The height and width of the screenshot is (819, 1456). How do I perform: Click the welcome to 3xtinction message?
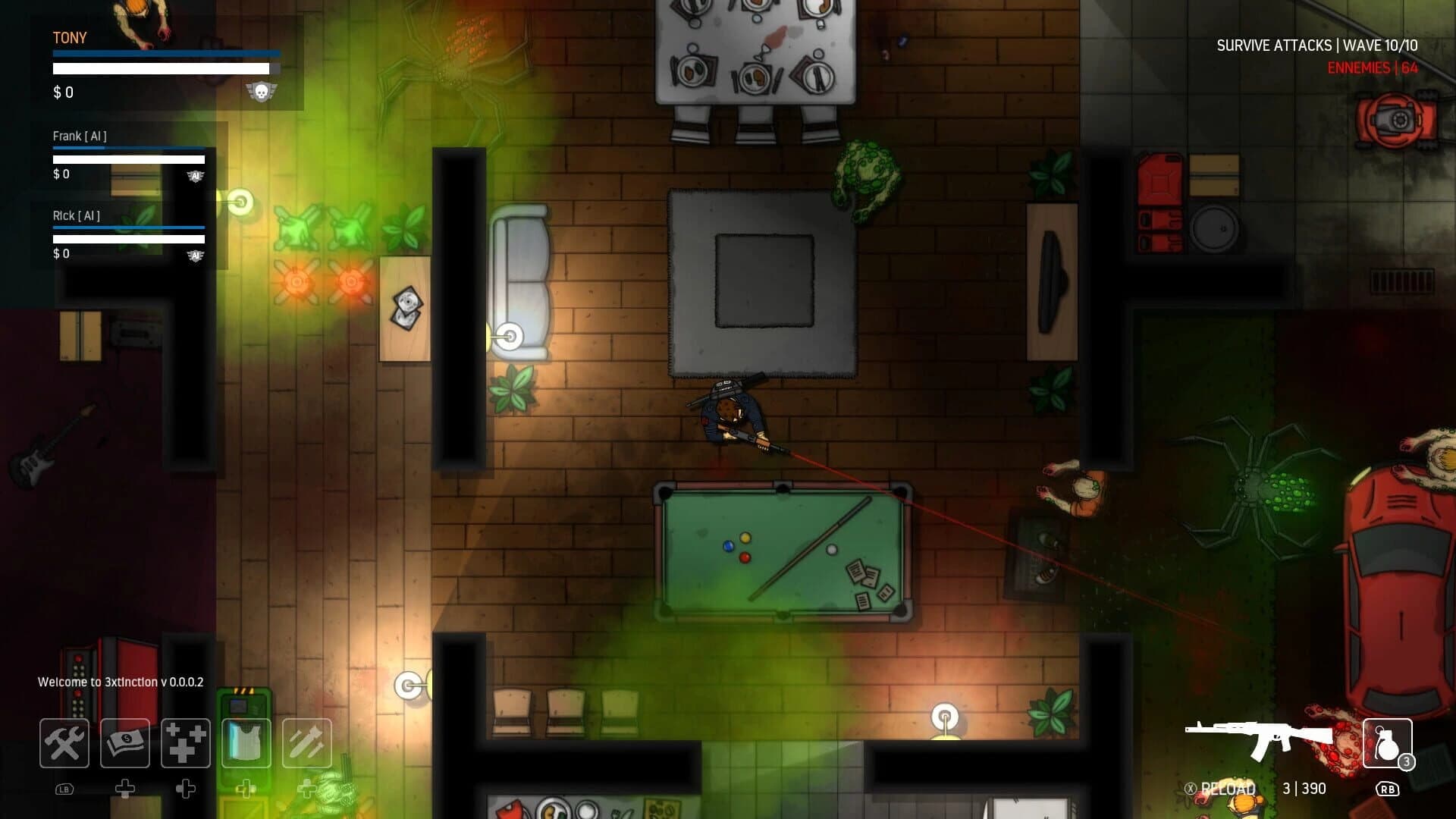pyautogui.click(x=119, y=682)
